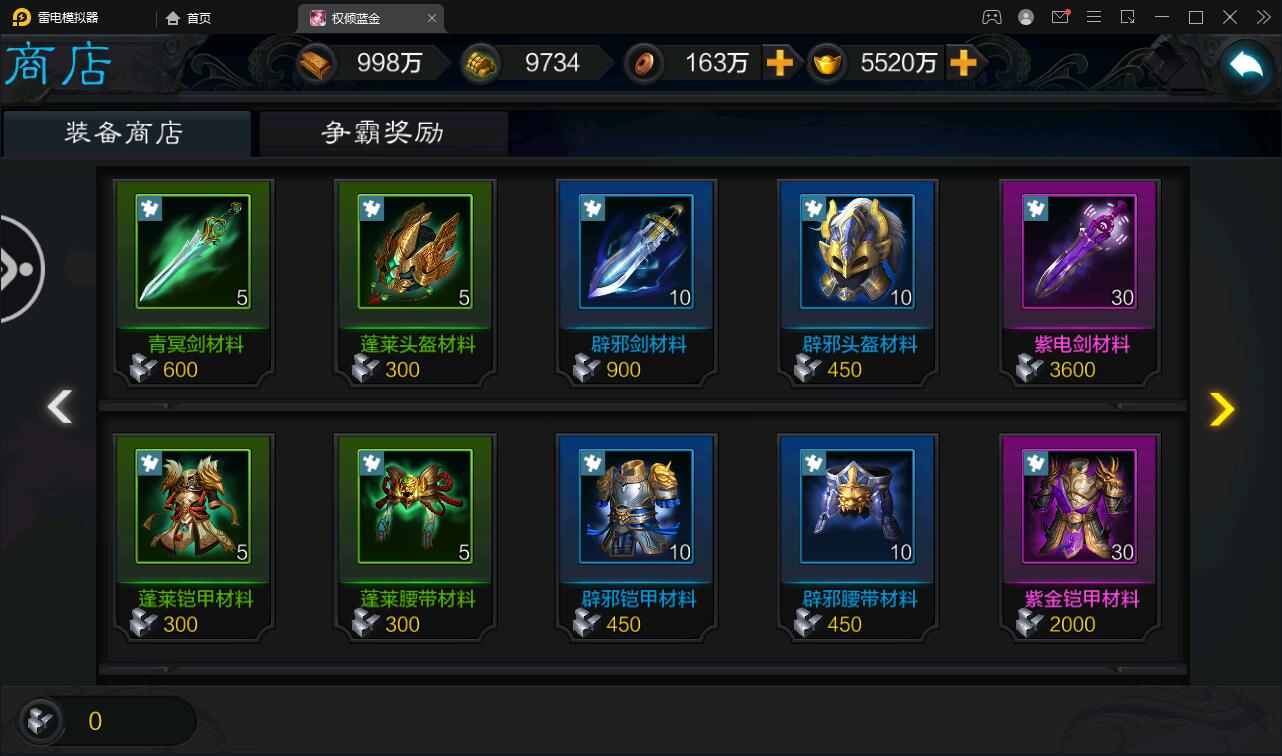The height and width of the screenshot is (756, 1282).
Task: Go to the next shop page
Action: 1222,408
